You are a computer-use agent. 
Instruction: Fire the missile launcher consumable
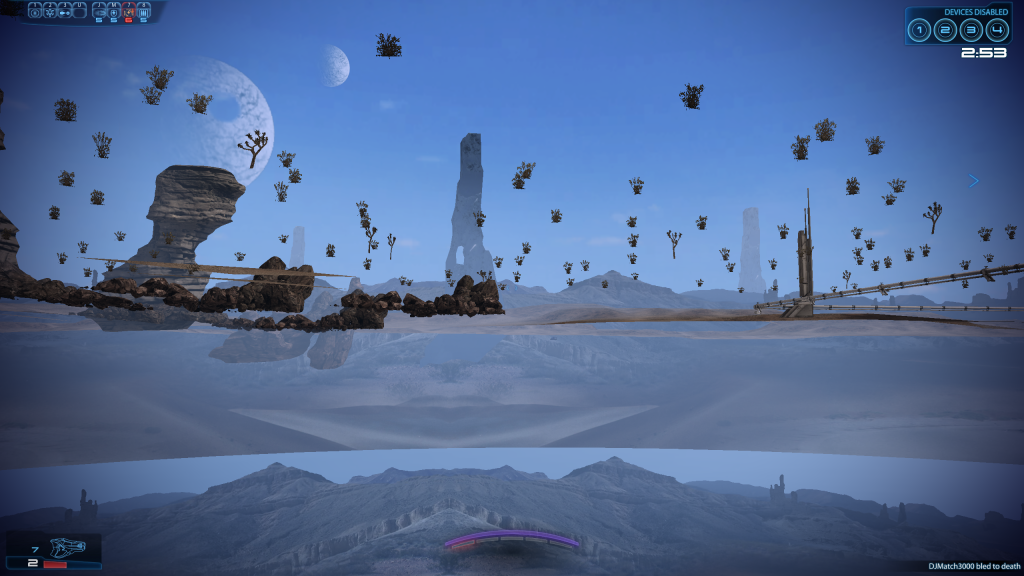click(x=99, y=12)
